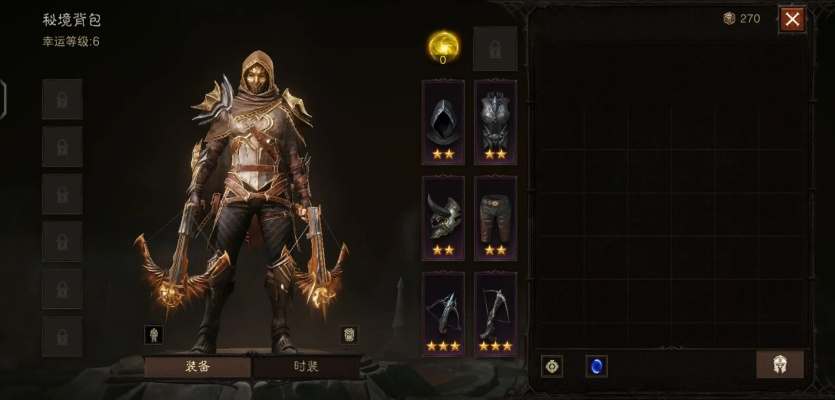Tap the glowing gold orb icon
Screen dimensions: 835x400
pos(443,45)
